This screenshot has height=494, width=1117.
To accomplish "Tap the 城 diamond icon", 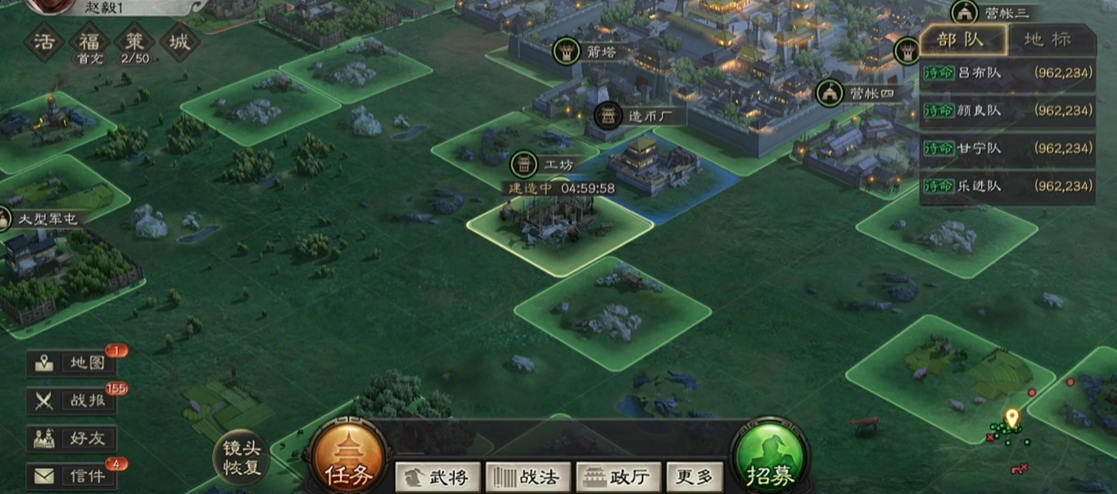I will pos(180,43).
